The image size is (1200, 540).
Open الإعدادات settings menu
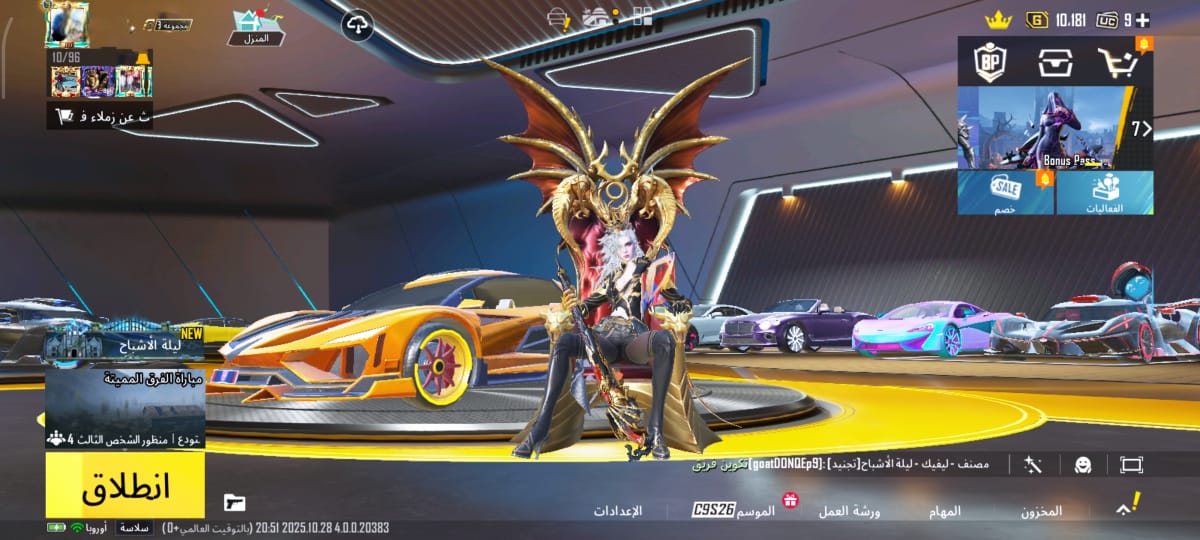click(618, 511)
